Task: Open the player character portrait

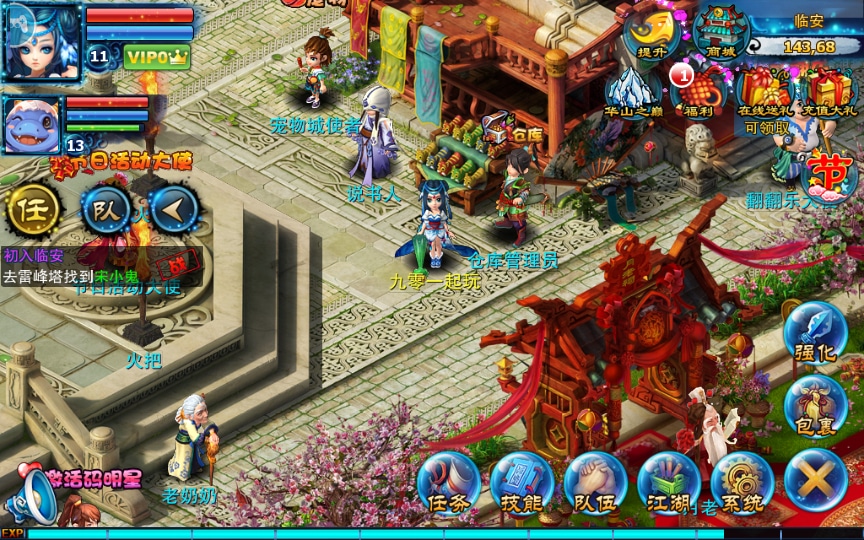Action: point(42,42)
